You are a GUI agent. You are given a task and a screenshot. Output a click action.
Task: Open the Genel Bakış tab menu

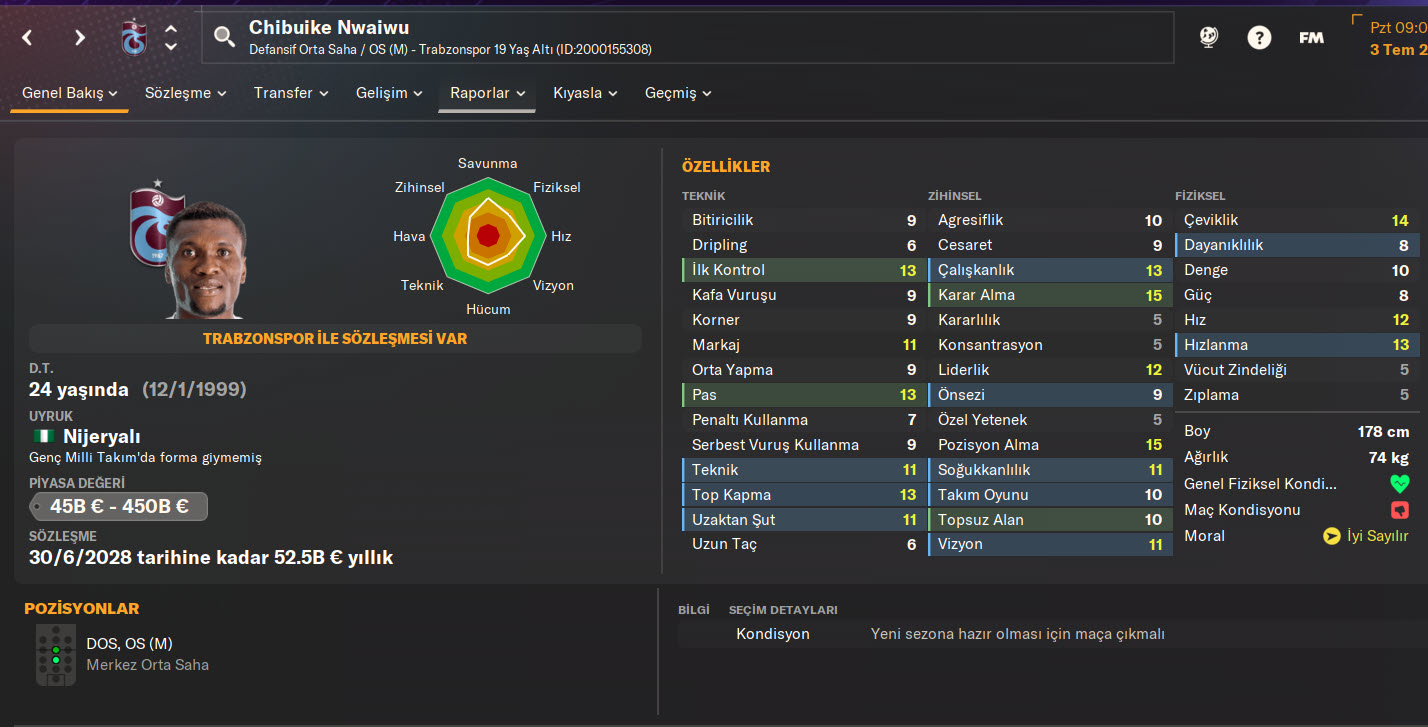pos(70,93)
